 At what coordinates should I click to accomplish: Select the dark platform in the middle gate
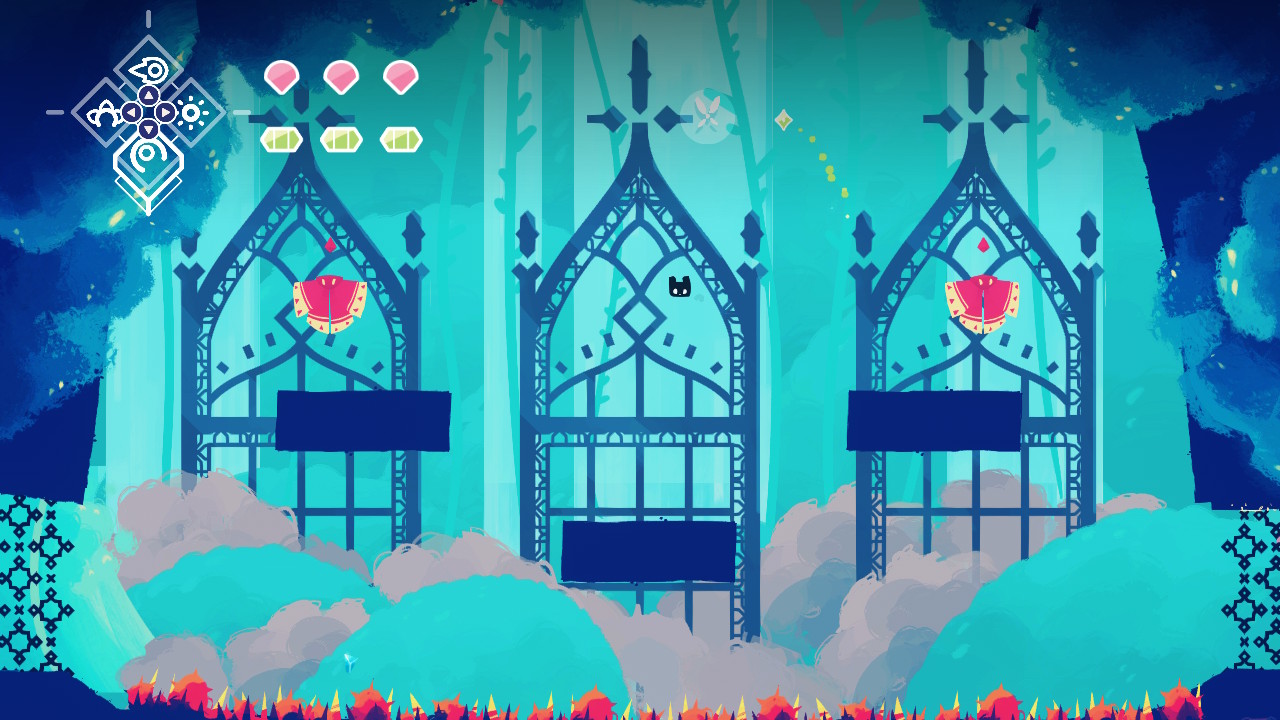coord(649,552)
